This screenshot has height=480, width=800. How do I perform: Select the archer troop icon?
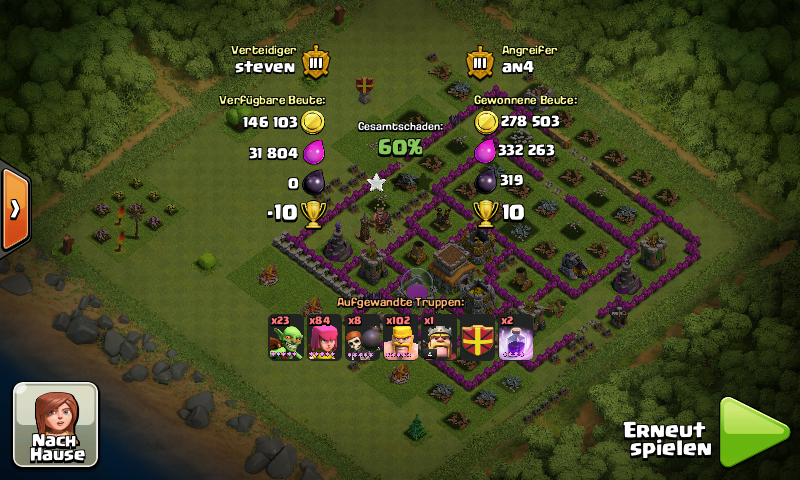(323, 338)
